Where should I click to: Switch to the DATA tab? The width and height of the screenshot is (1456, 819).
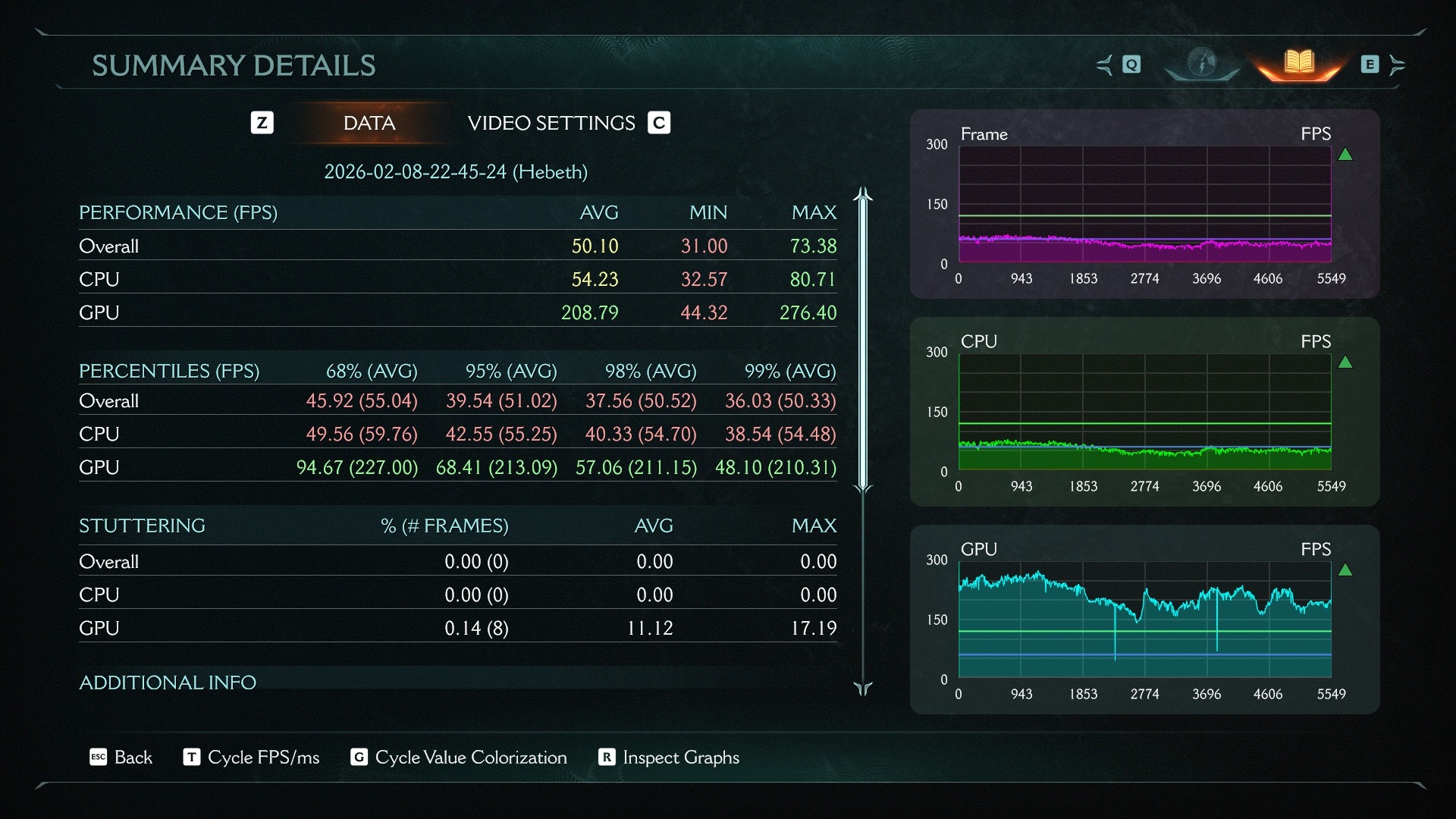(369, 123)
